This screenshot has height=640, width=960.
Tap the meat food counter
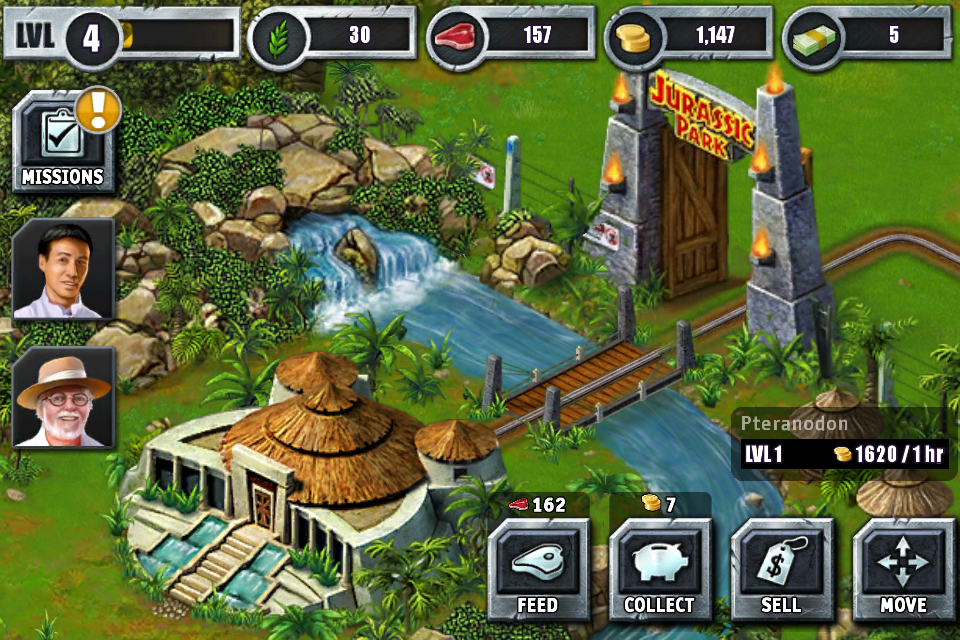tap(512, 36)
